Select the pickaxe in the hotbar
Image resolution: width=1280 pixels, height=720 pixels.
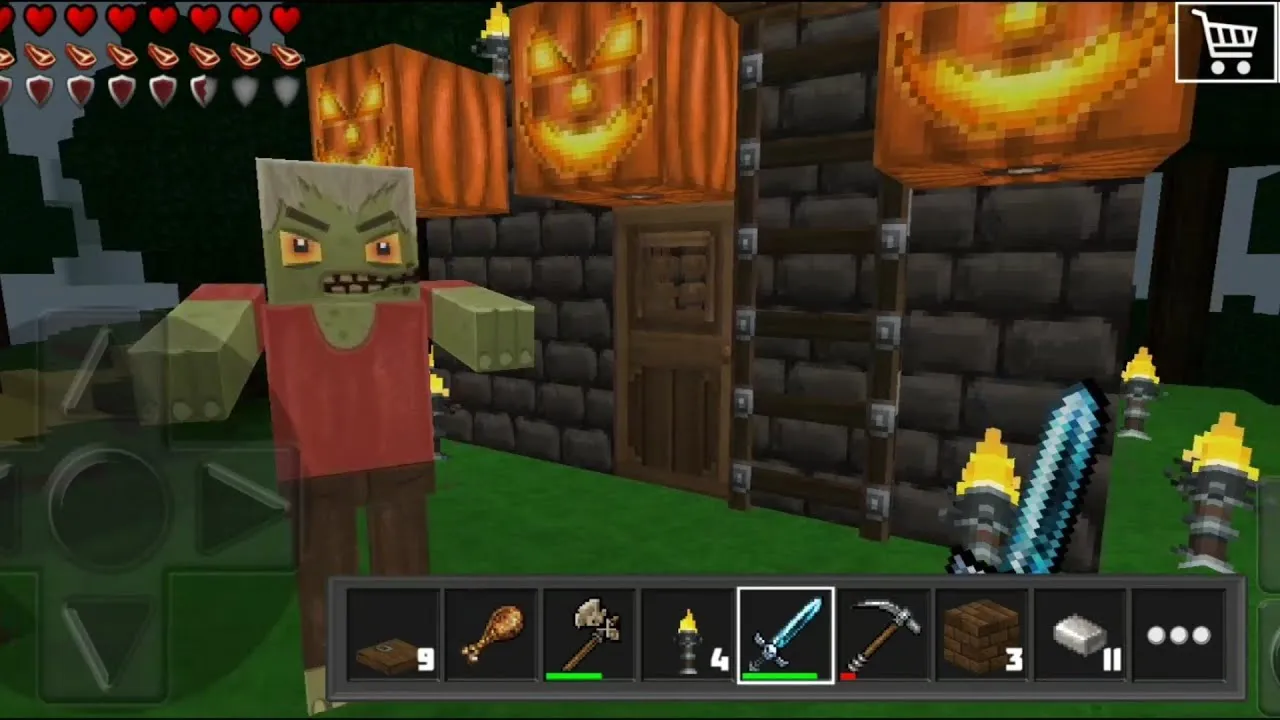tap(882, 633)
